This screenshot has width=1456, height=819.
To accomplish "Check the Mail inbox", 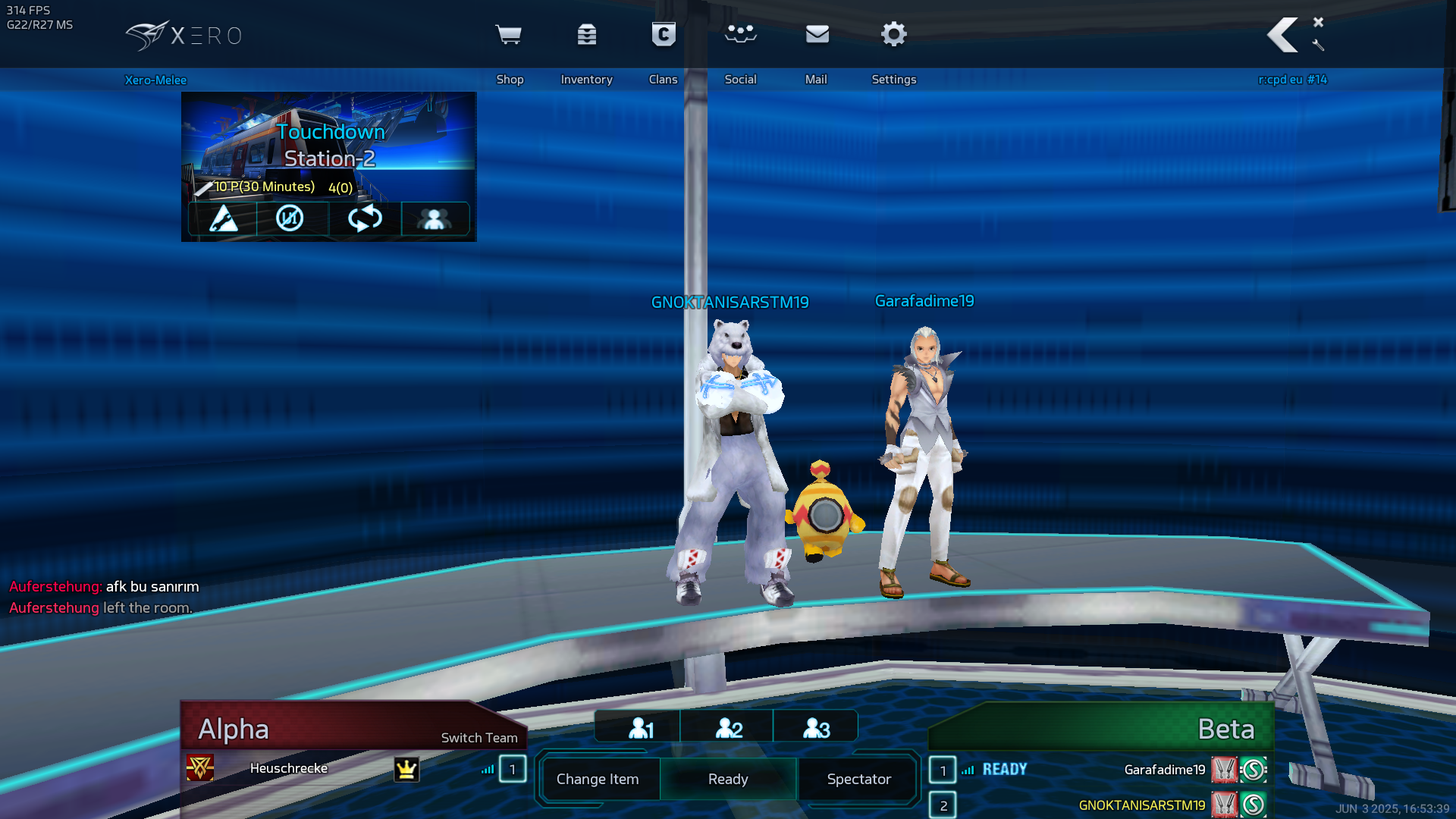I will pyautogui.click(x=817, y=36).
